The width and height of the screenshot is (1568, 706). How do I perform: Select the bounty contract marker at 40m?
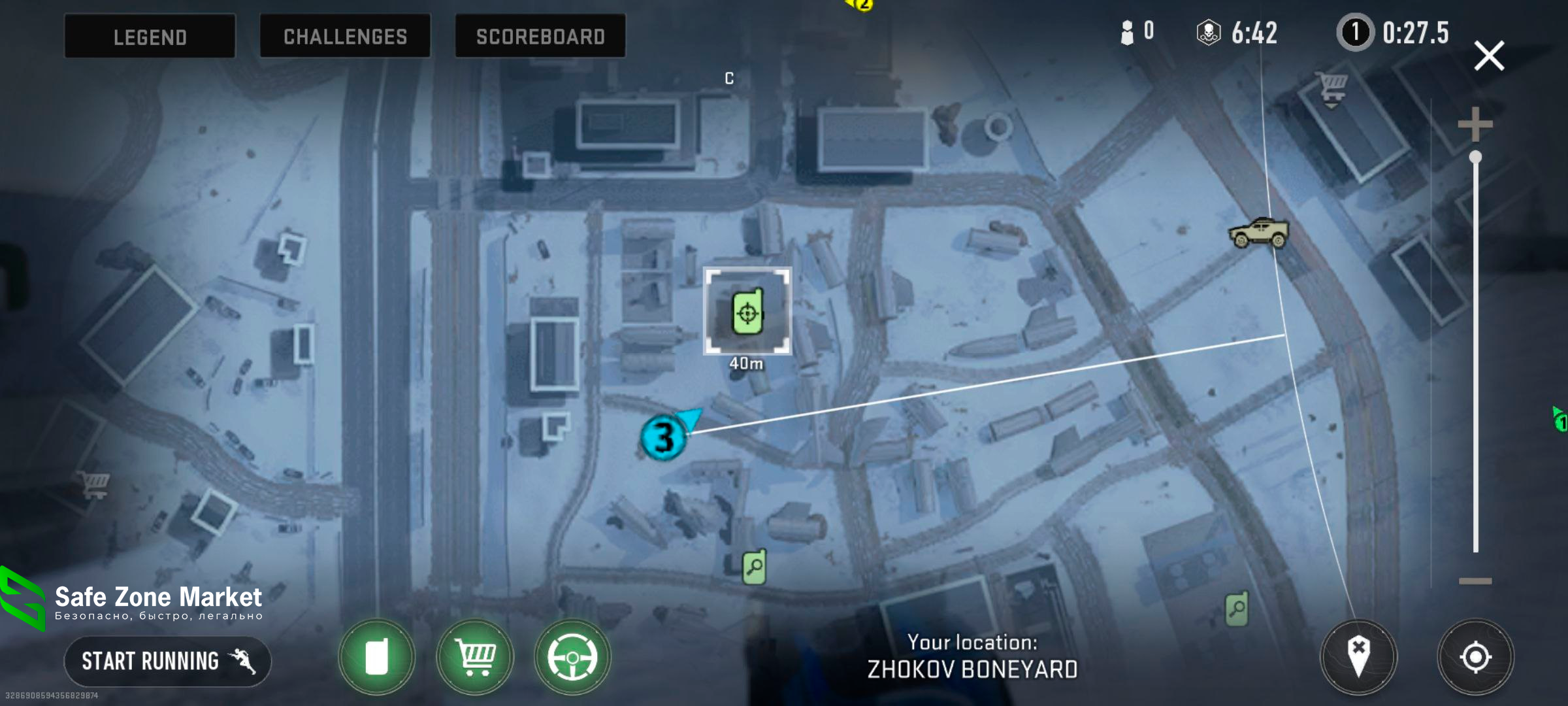coord(747,312)
